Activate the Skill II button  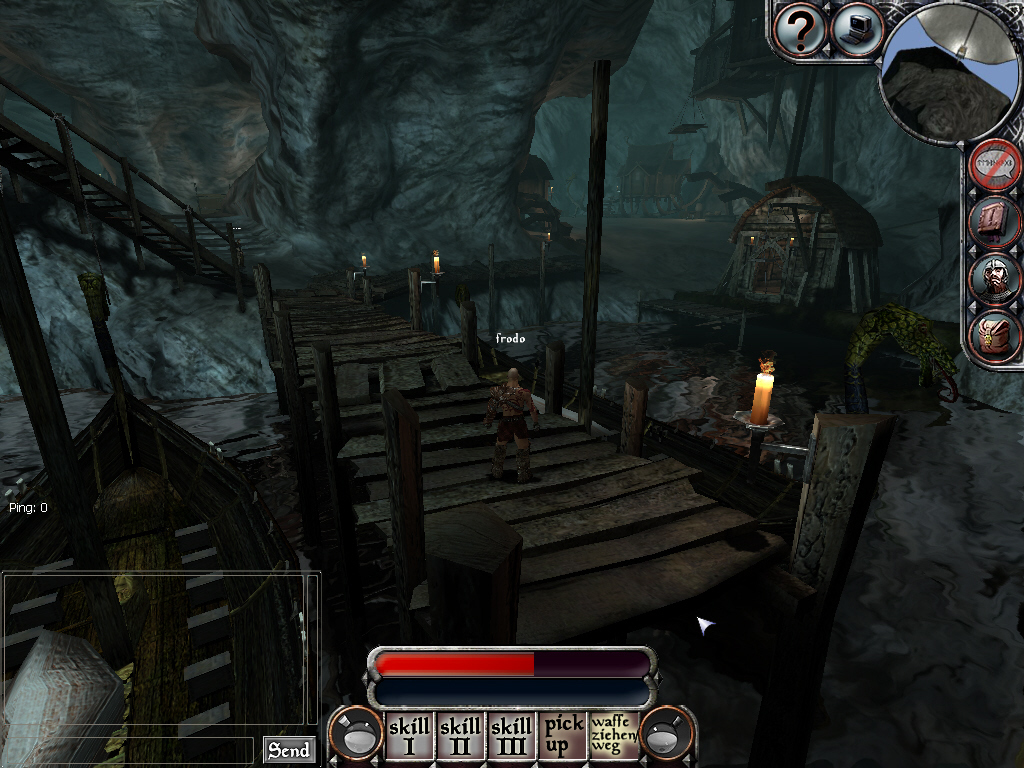[x=460, y=735]
